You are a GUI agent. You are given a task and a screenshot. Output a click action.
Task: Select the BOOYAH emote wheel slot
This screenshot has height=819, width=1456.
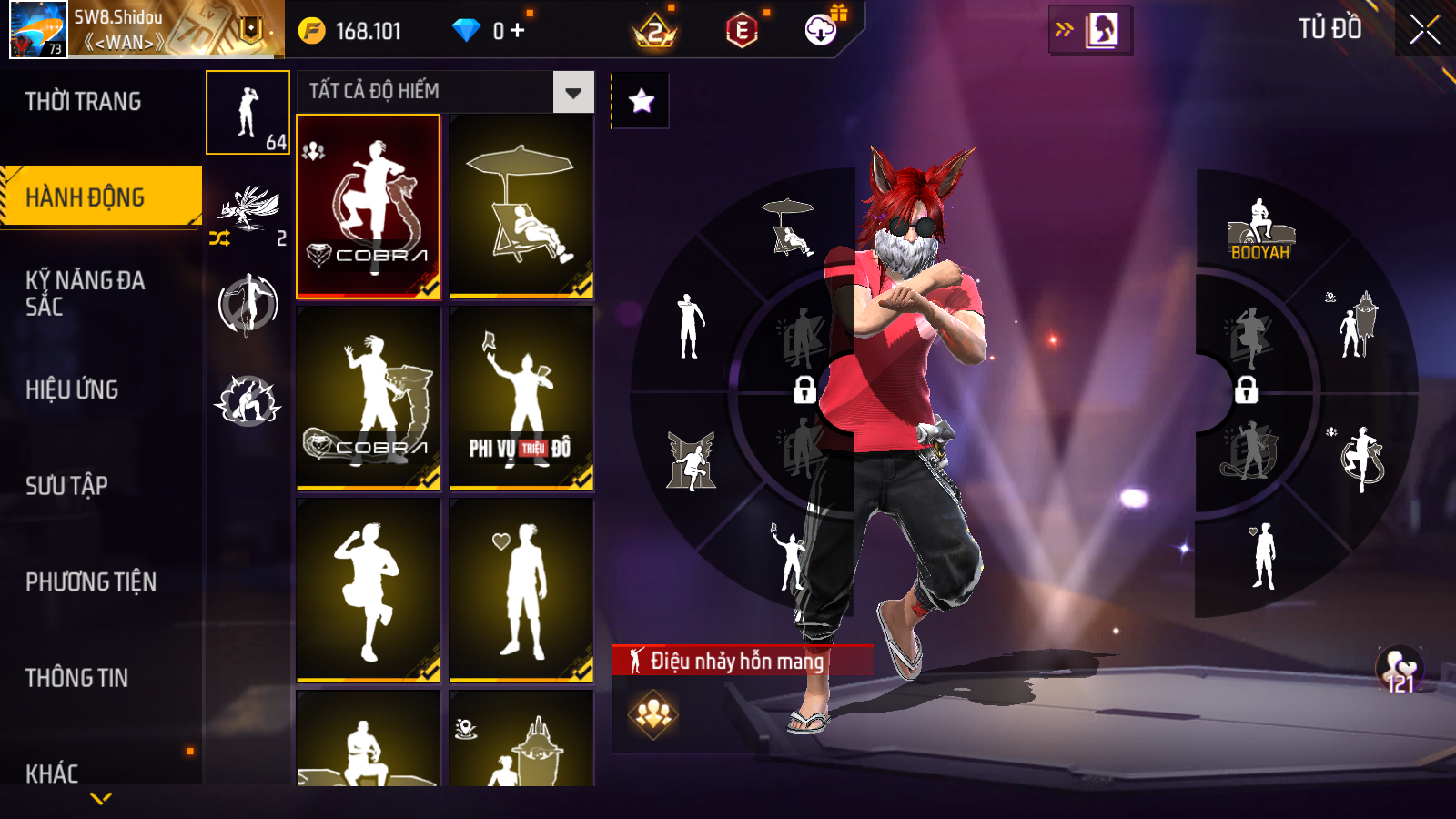tap(1260, 232)
